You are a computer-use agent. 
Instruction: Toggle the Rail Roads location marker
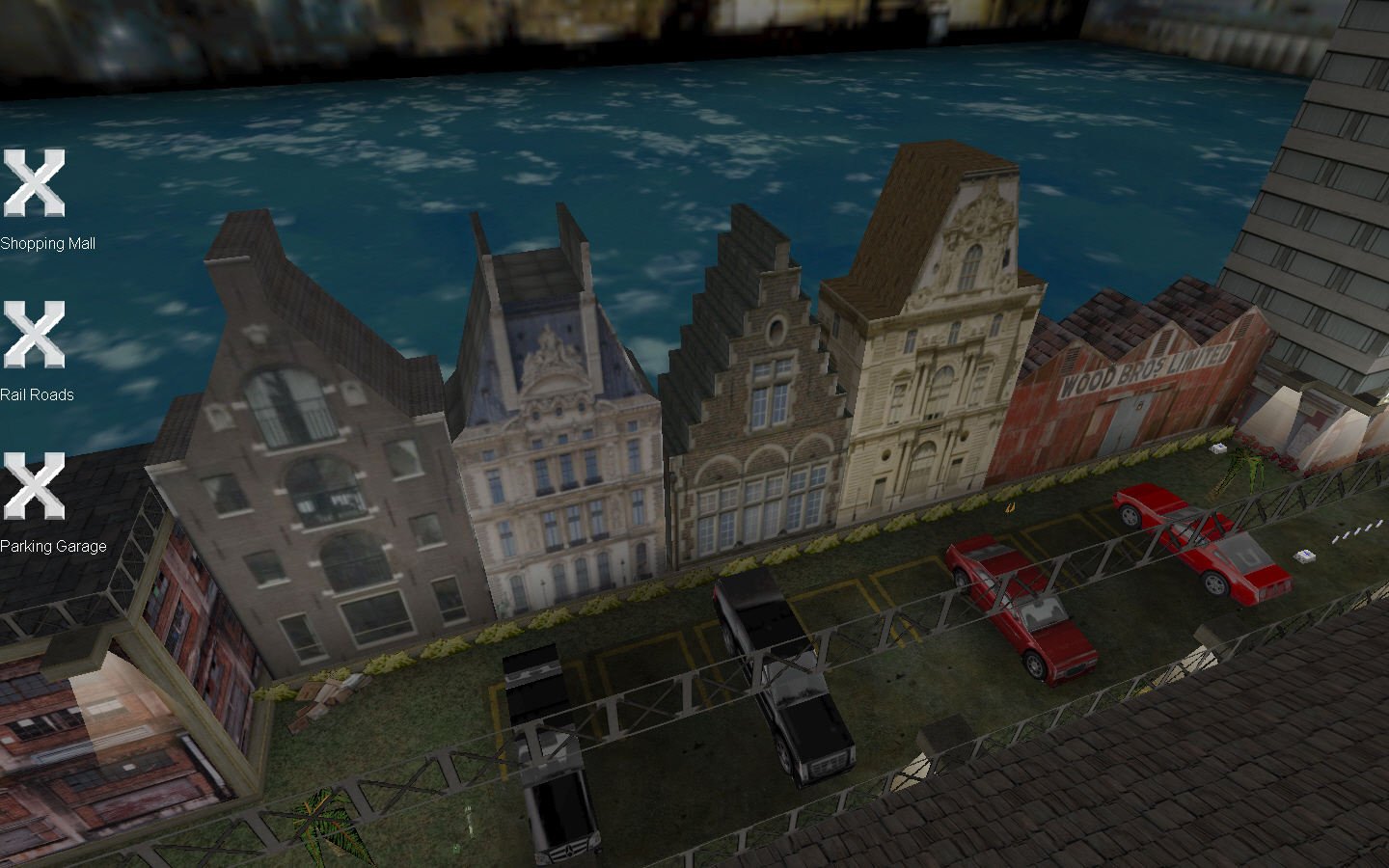click(33, 335)
